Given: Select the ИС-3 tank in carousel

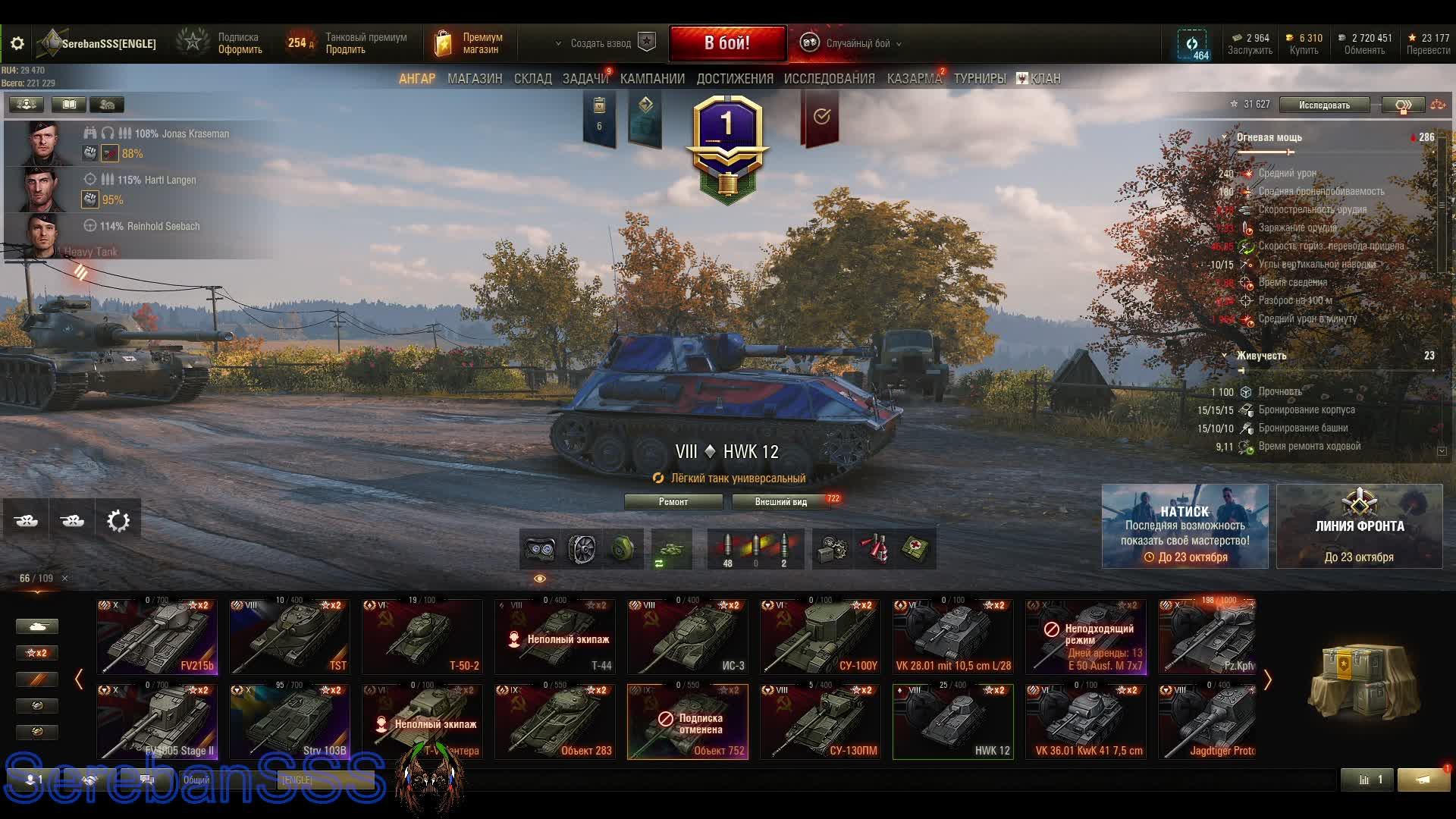Looking at the screenshot, I should point(687,637).
